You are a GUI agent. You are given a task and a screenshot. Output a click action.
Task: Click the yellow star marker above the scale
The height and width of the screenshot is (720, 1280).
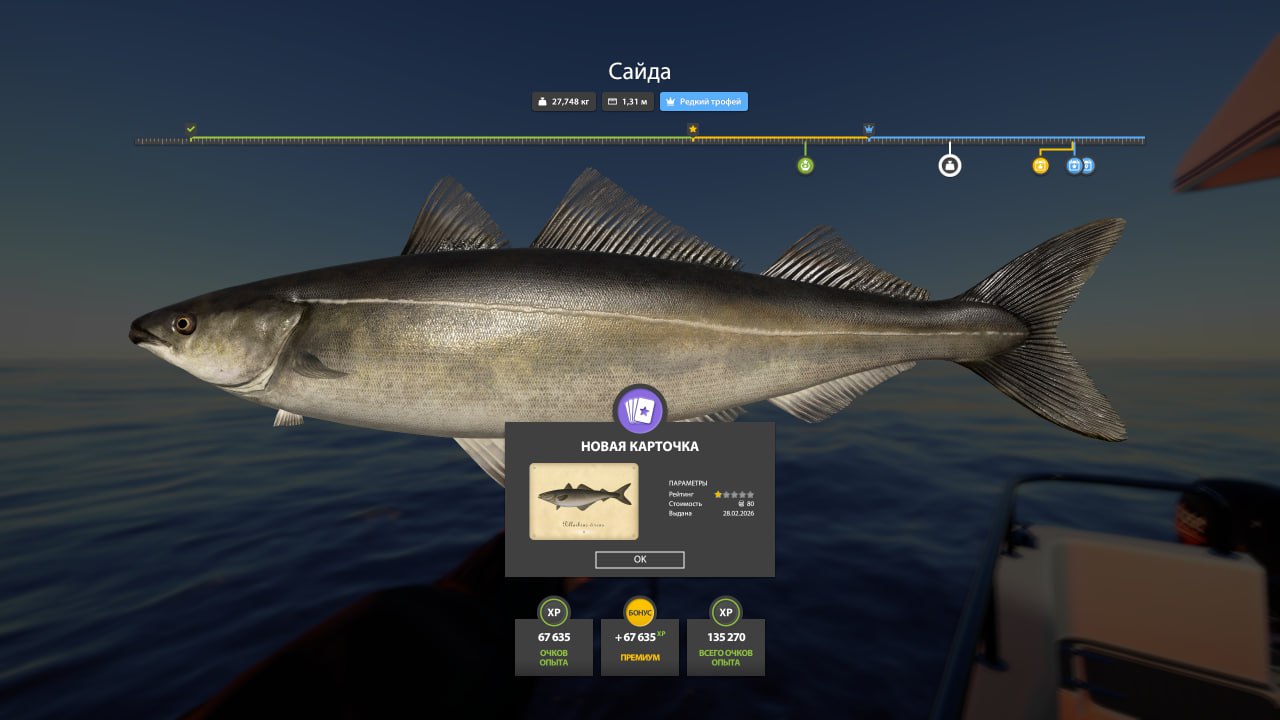[693, 129]
